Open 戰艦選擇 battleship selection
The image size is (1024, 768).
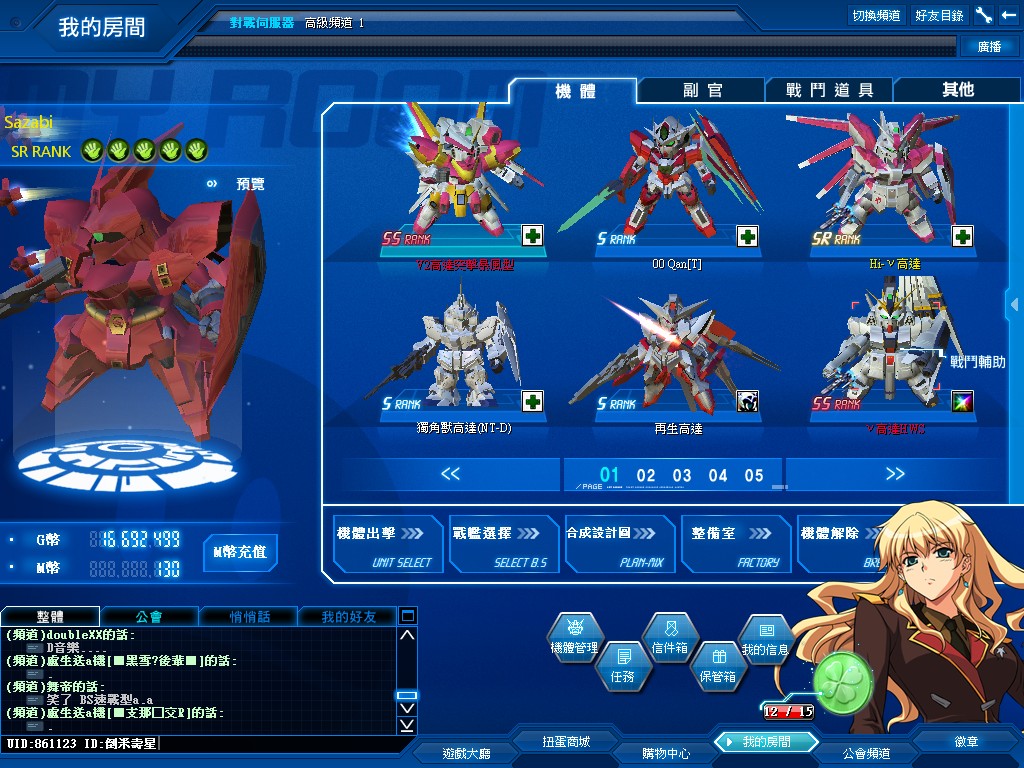pos(503,545)
